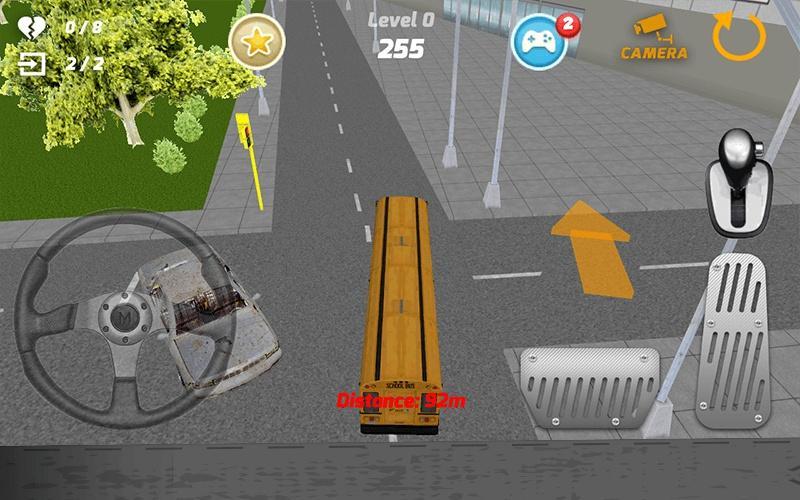Tap the gold star button

(257, 41)
